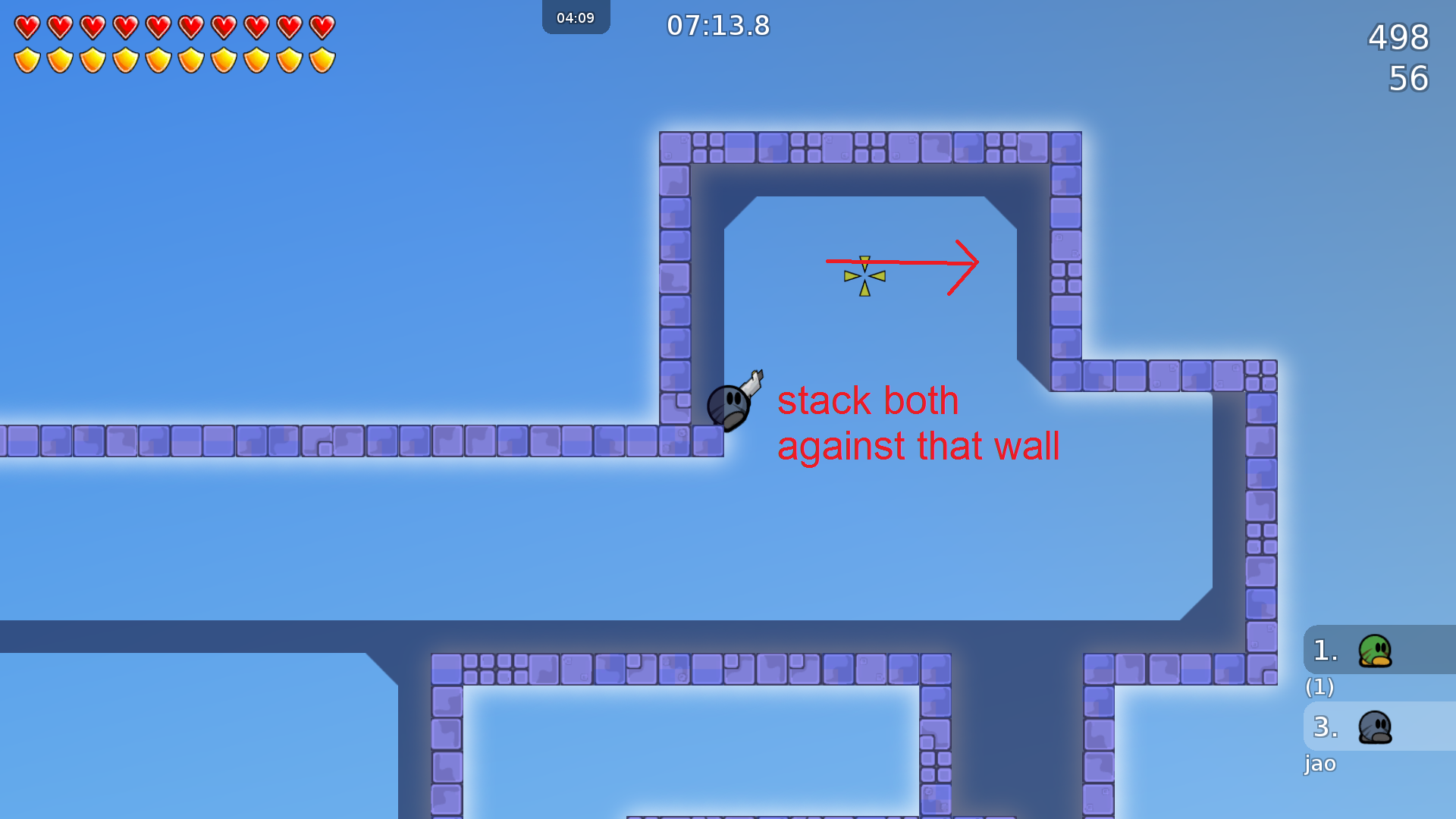
Task: Click the green tee avatar in first place
Action: (1374, 650)
